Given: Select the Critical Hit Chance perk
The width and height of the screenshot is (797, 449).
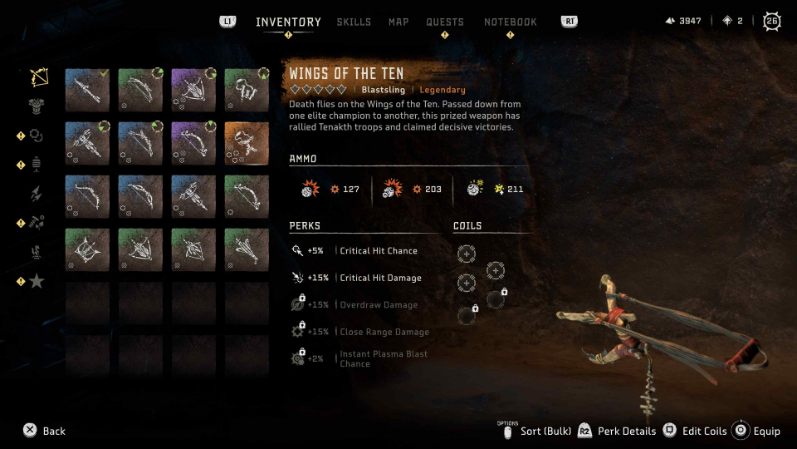Looking at the screenshot, I should [x=363, y=250].
